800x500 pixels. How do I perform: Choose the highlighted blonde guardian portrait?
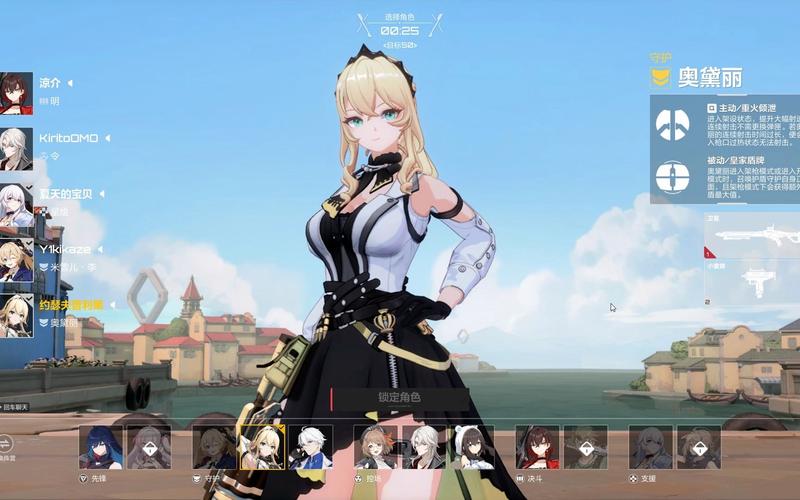(262, 447)
